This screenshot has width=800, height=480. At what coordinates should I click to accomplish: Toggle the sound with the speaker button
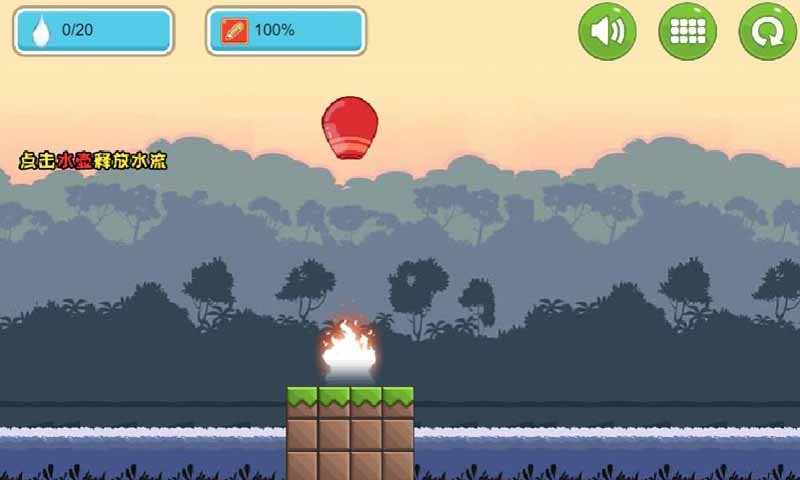pos(607,31)
